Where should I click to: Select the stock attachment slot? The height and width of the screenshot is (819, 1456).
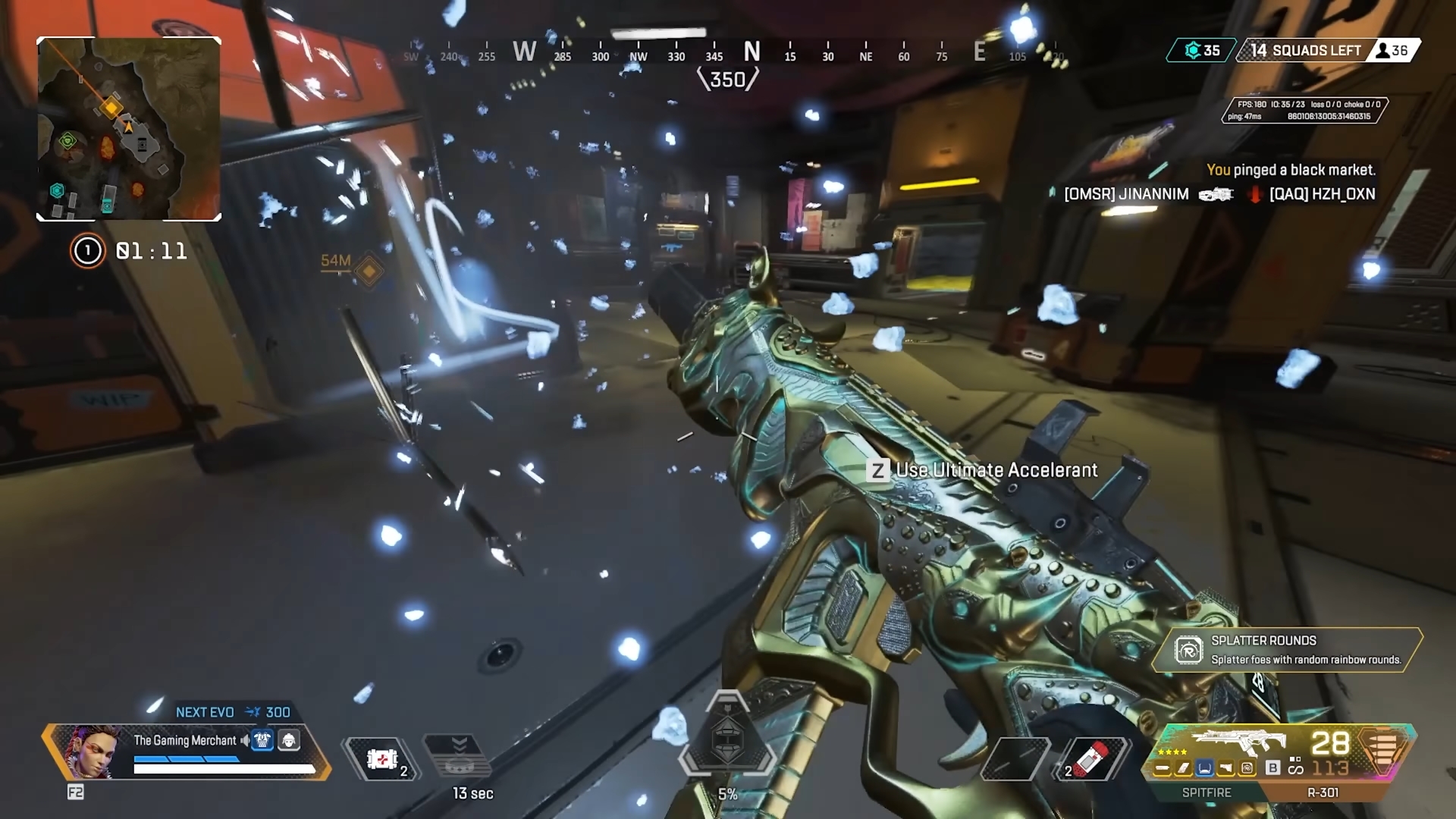pos(1225,769)
